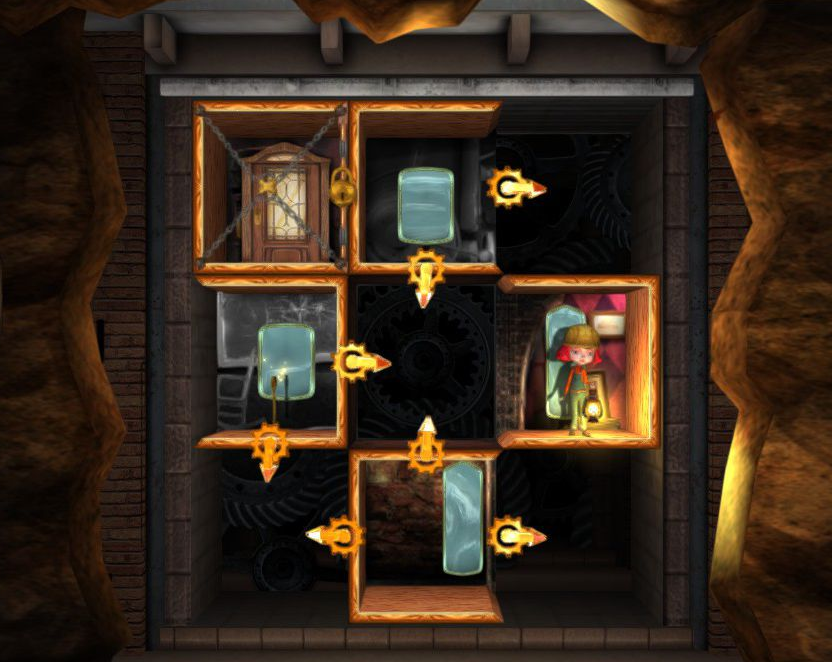Click the down arrow under the cobweb mirror room
The image size is (832, 662).
click(x=269, y=447)
